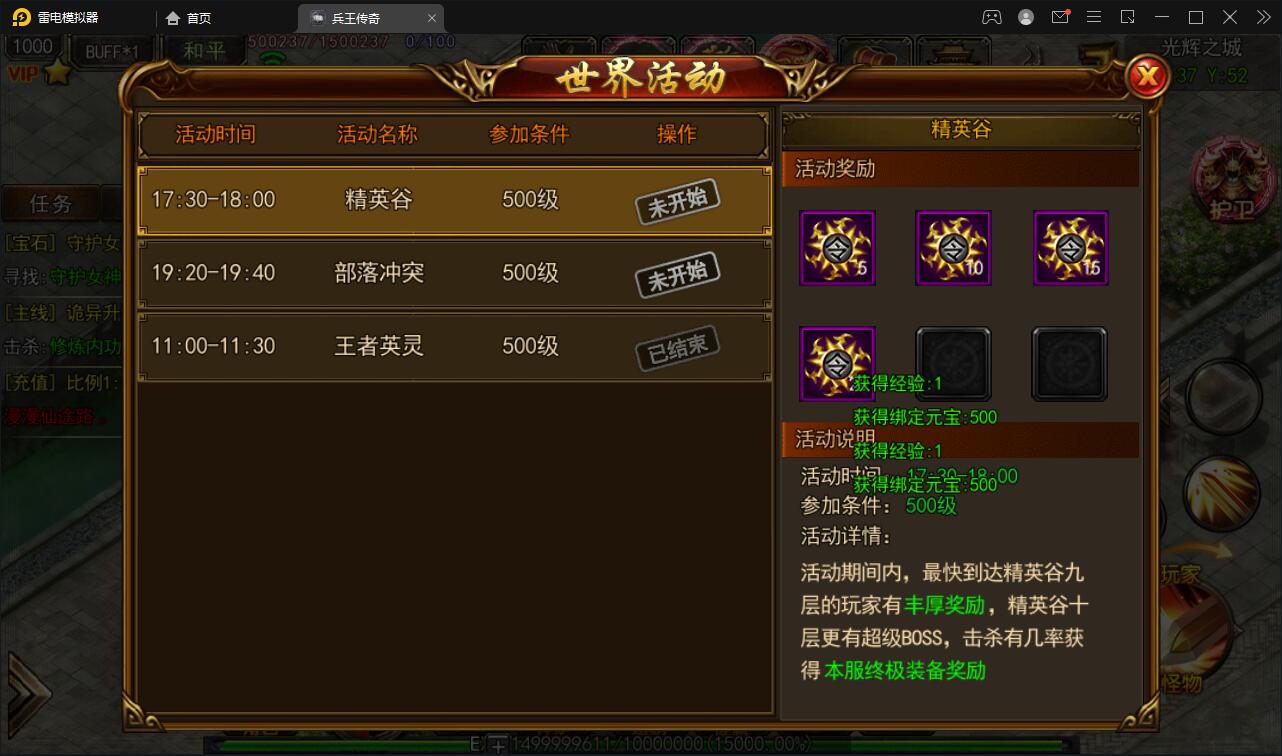This screenshot has height=756, width=1282.
Task: Open LDPlayer game center gamepad icon
Action: click(x=992, y=17)
